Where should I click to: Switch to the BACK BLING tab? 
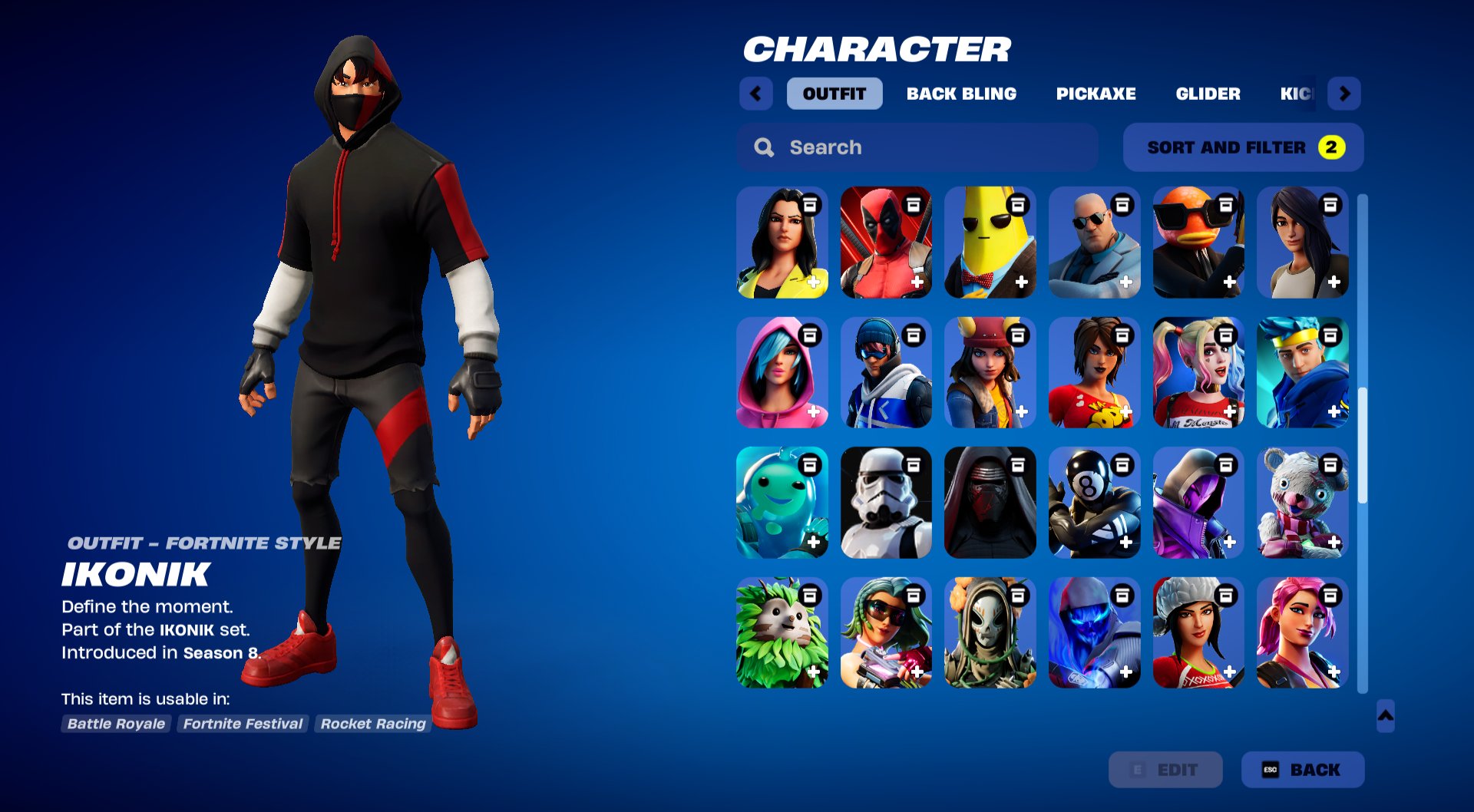coord(963,94)
